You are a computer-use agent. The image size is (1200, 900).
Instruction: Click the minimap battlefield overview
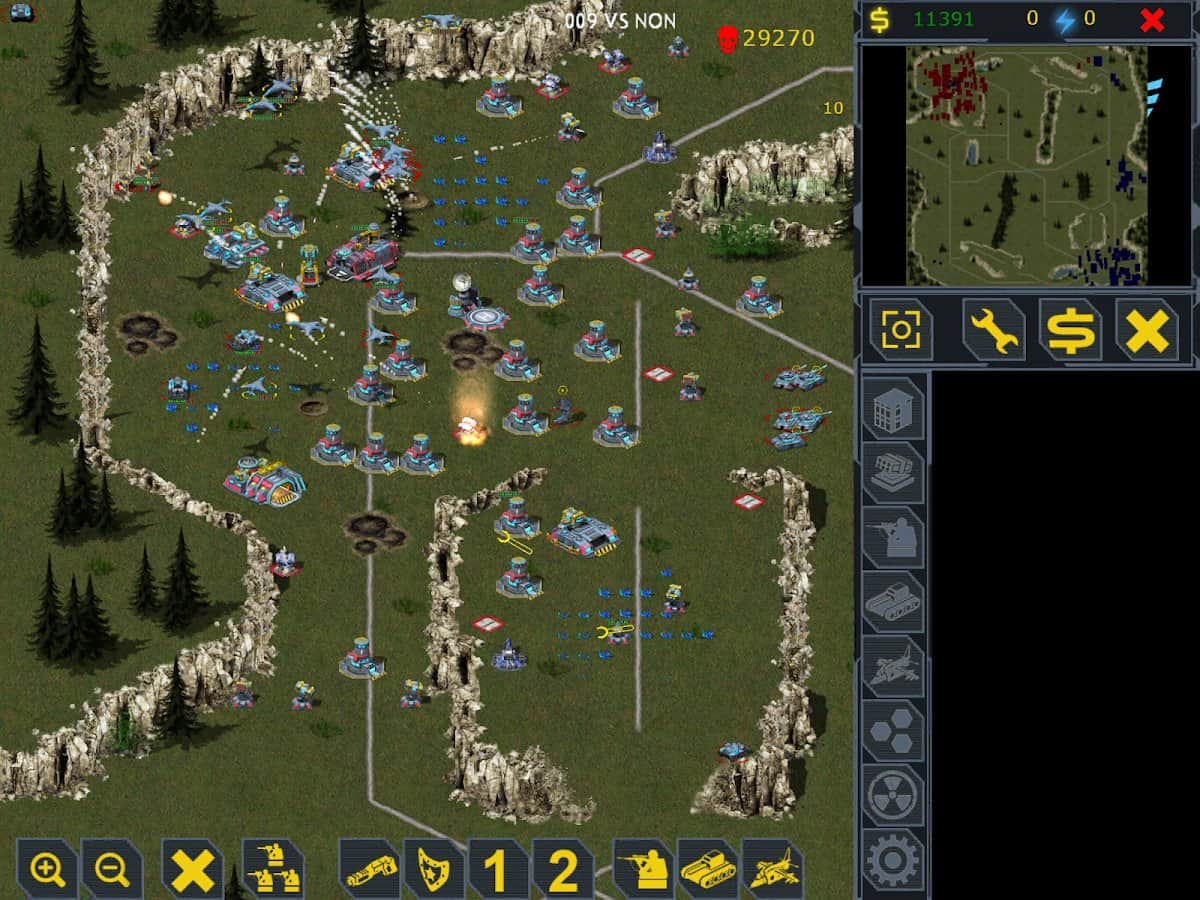[x=1027, y=165]
